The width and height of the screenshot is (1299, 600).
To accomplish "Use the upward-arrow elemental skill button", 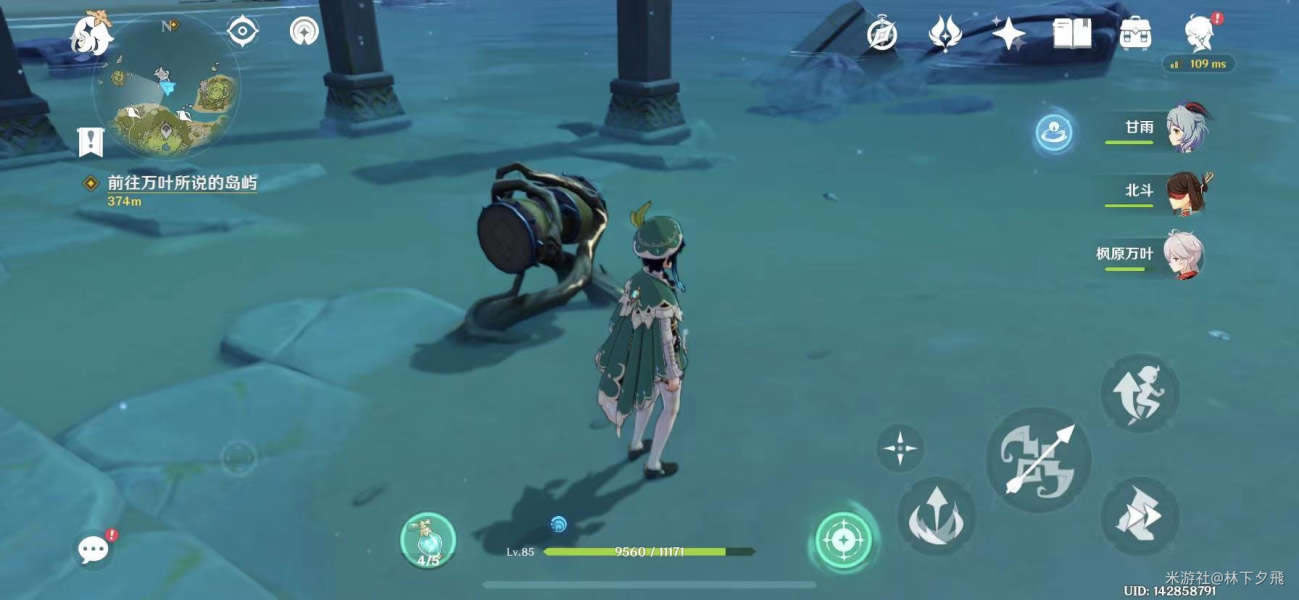I will [x=936, y=516].
